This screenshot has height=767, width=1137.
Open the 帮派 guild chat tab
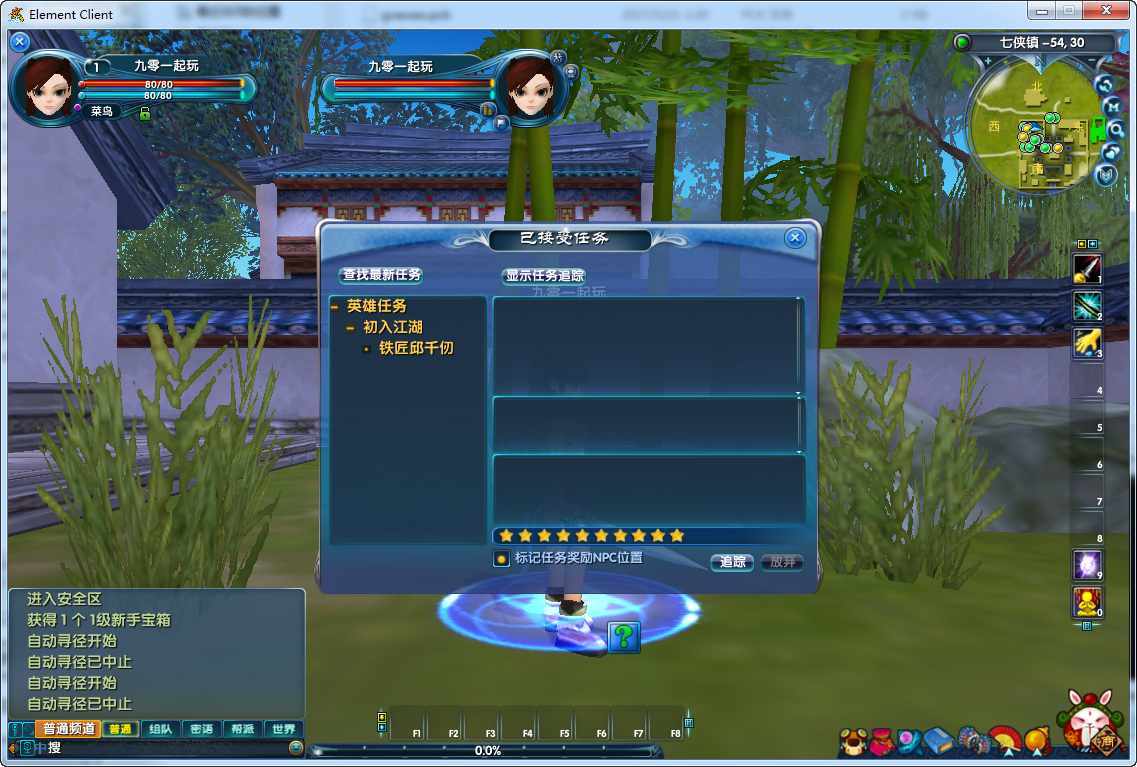[242, 729]
